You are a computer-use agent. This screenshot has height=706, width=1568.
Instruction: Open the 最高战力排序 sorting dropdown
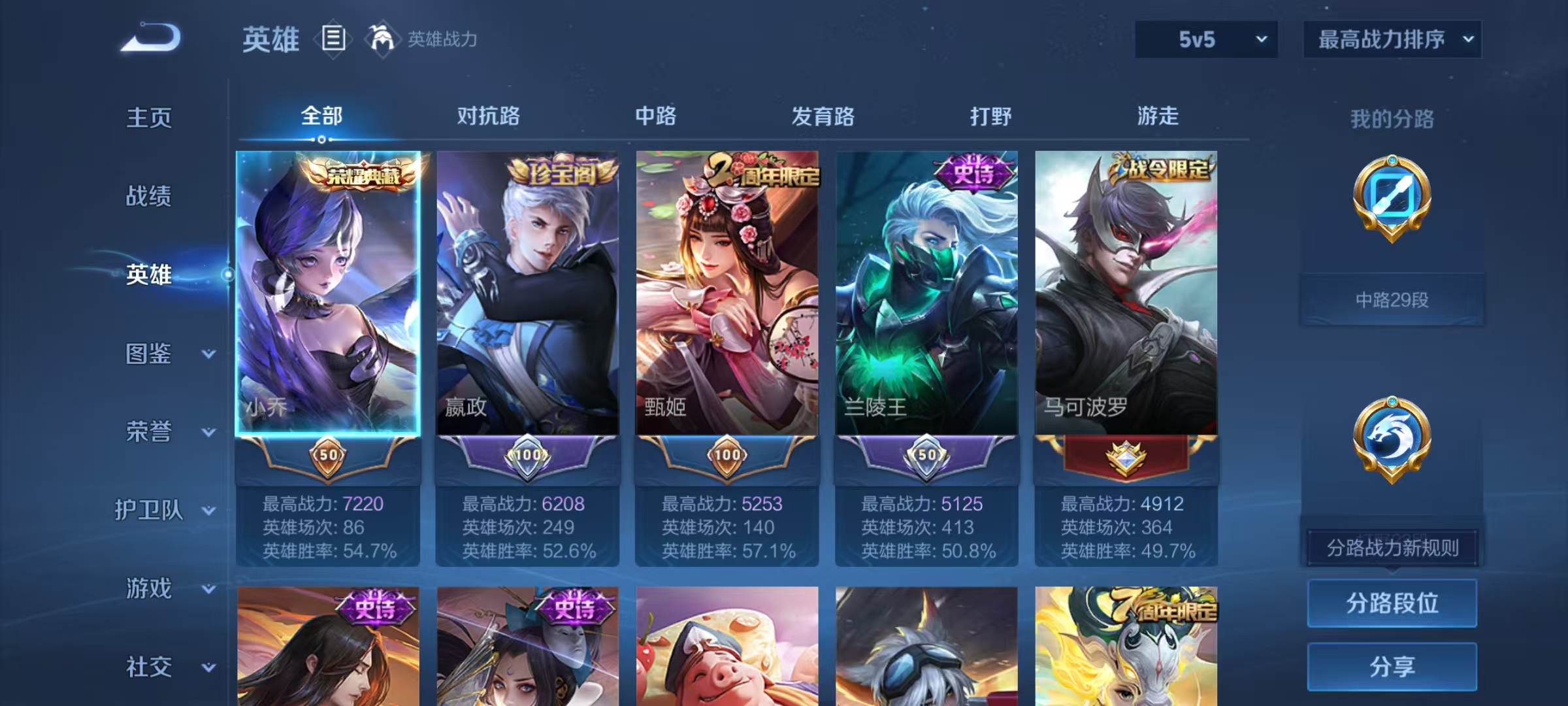pos(1392,39)
